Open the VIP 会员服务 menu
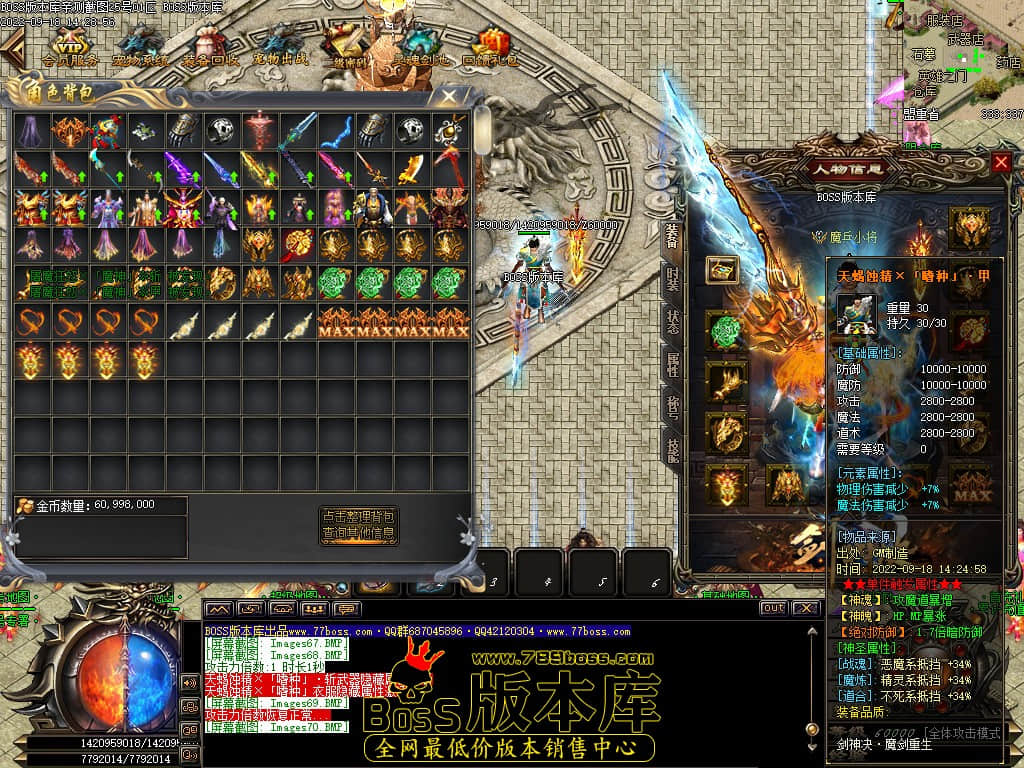 69,46
